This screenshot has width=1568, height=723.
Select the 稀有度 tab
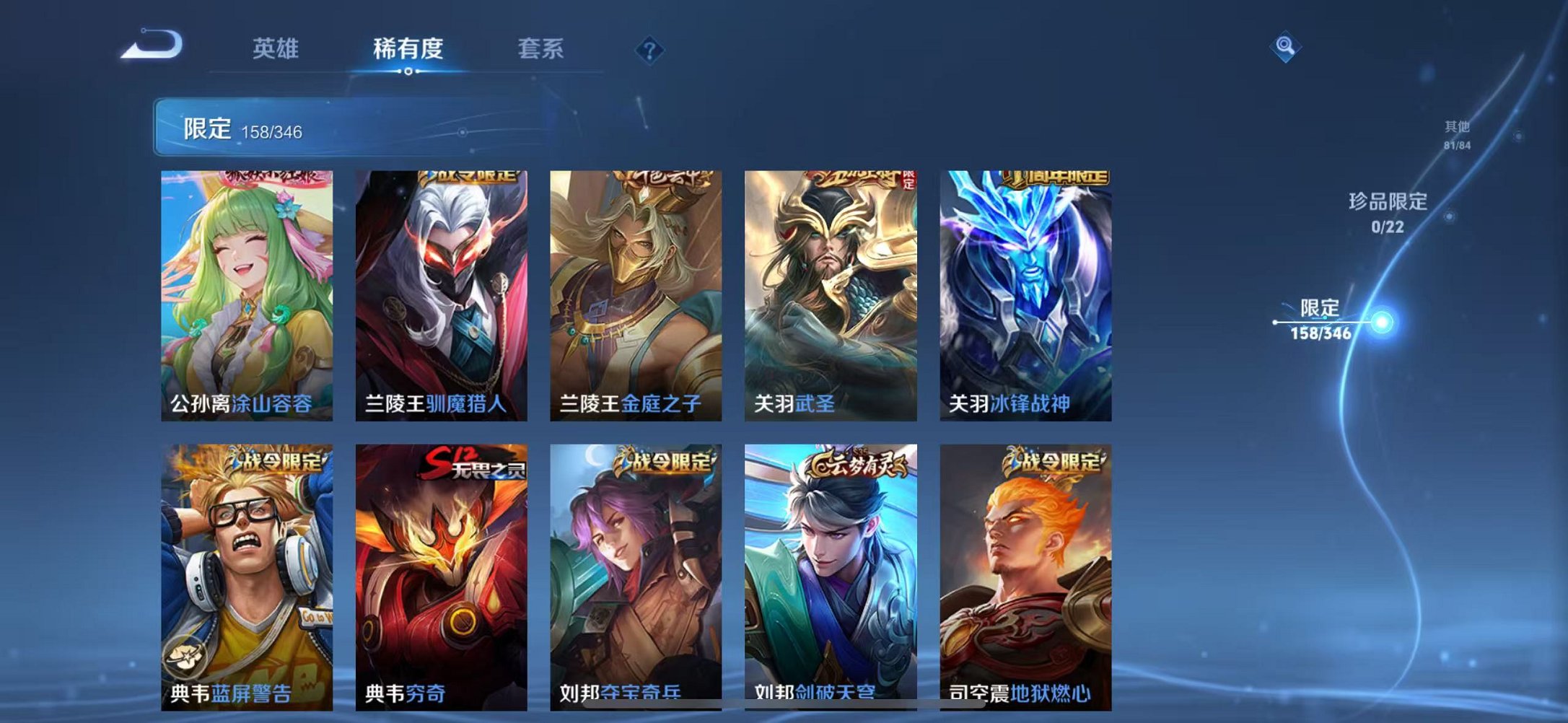(x=410, y=48)
